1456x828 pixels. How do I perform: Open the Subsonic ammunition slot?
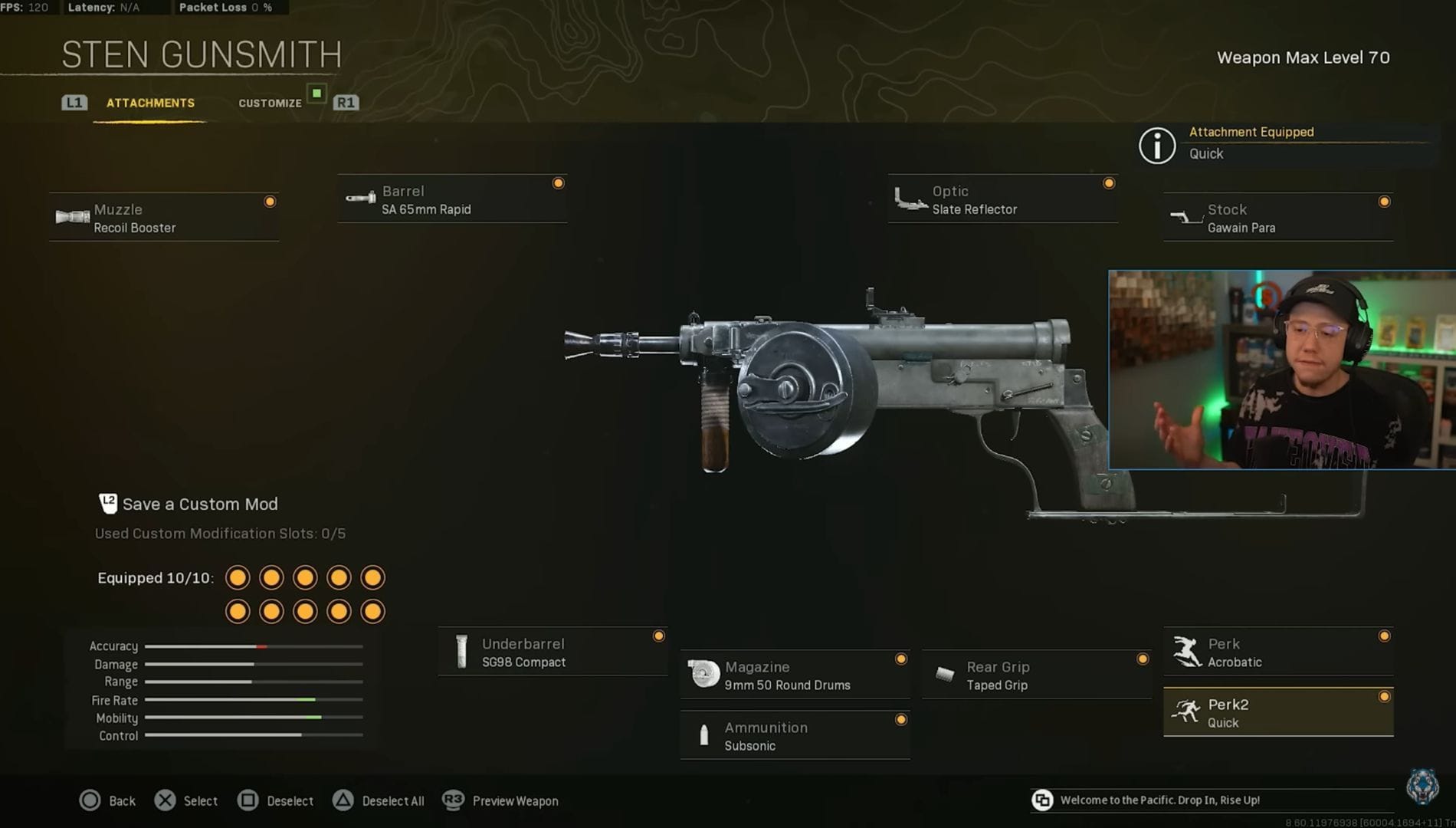pyautogui.click(x=794, y=735)
